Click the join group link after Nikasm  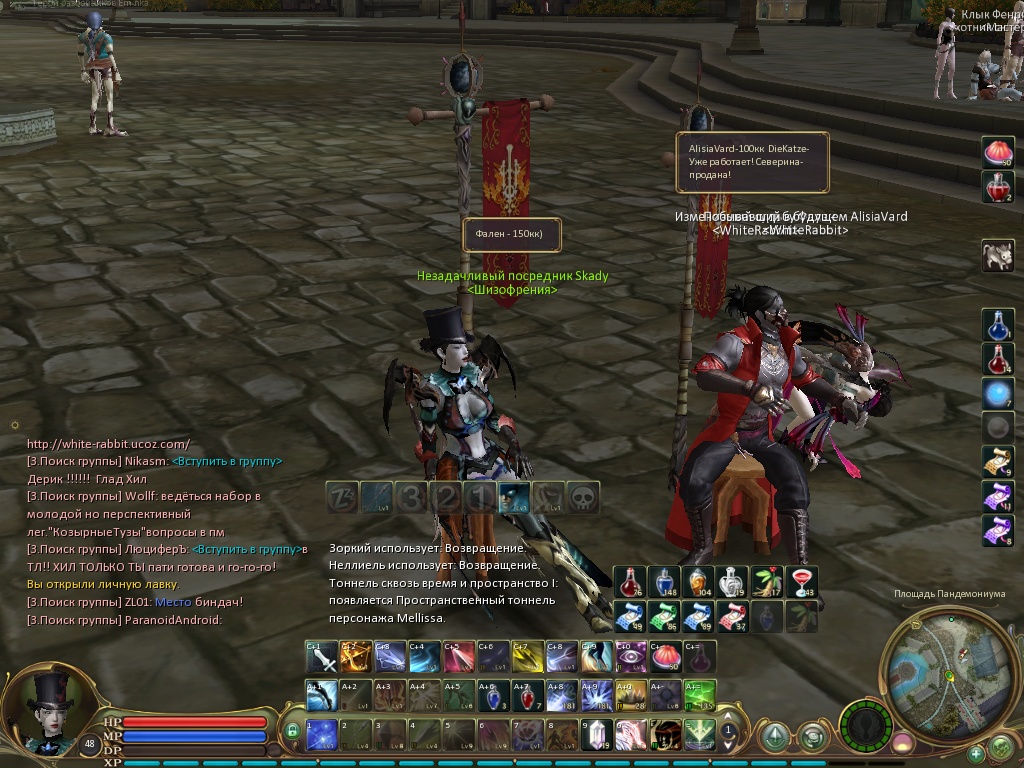tap(227, 461)
